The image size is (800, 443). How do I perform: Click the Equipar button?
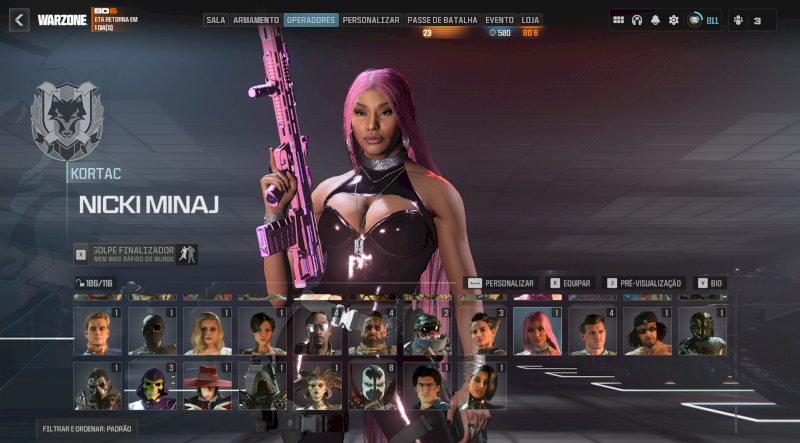click(x=571, y=283)
